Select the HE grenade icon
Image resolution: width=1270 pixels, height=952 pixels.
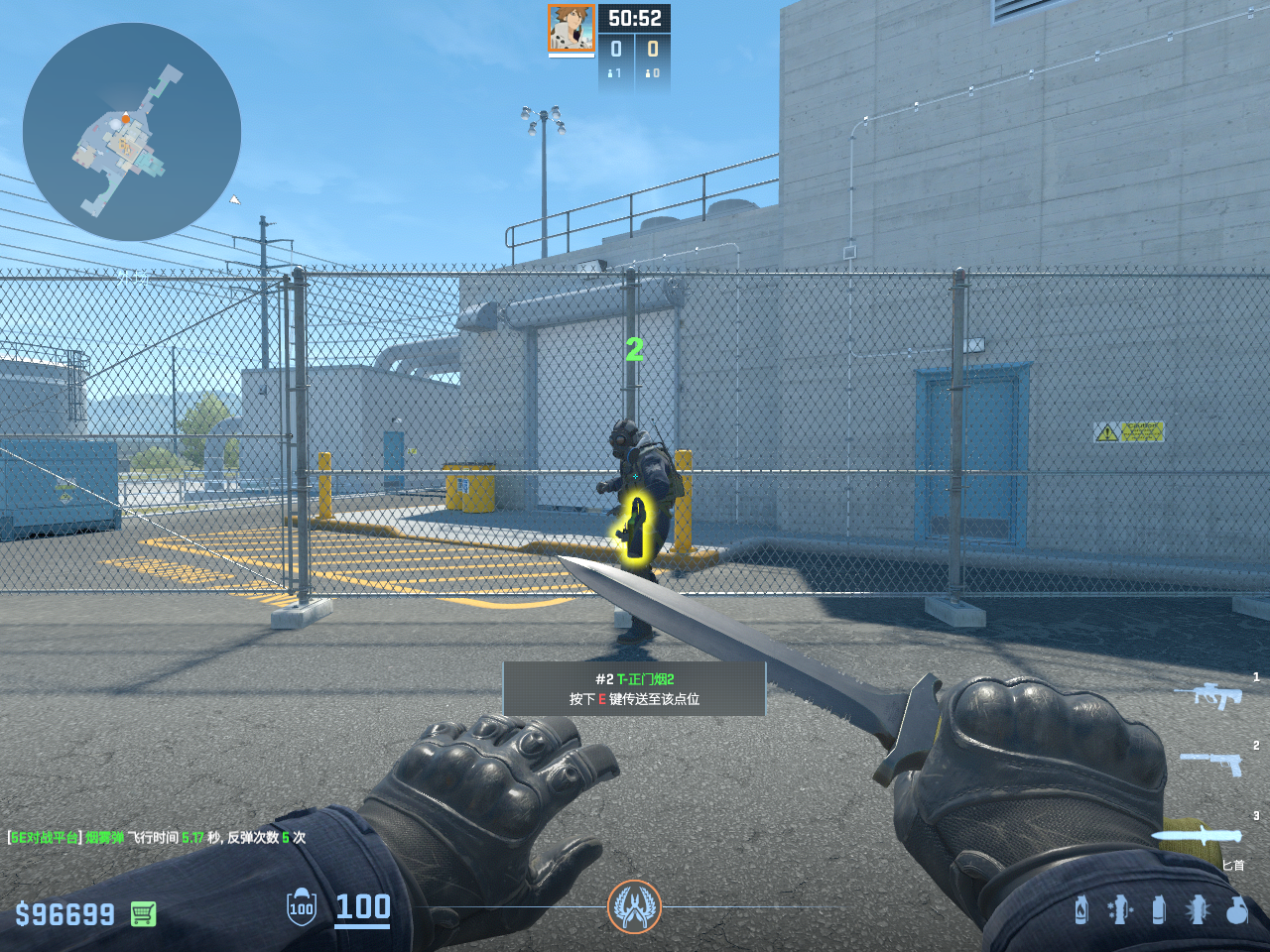click(x=1236, y=909)
